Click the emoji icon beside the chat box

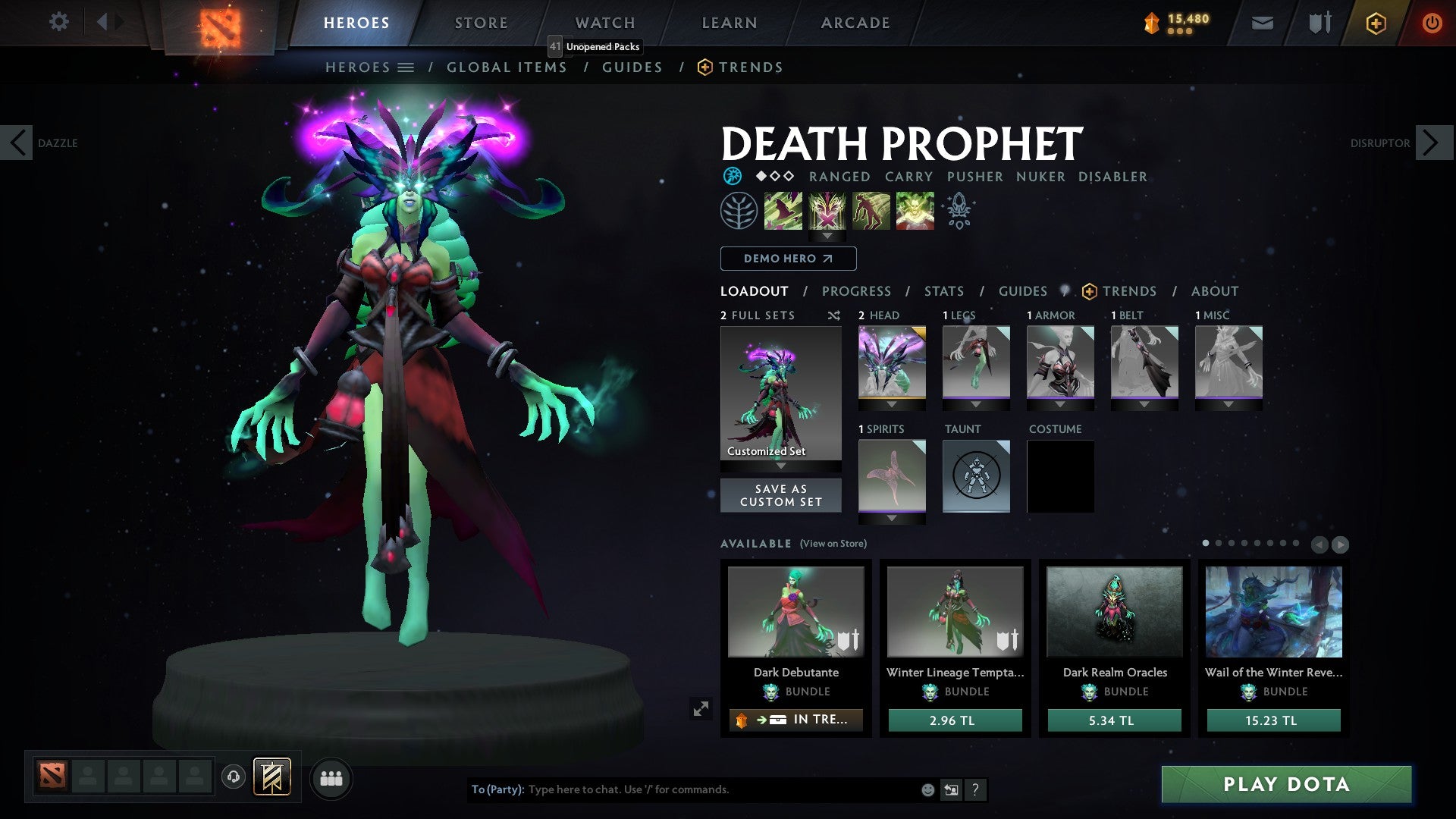tap(927, 789)
